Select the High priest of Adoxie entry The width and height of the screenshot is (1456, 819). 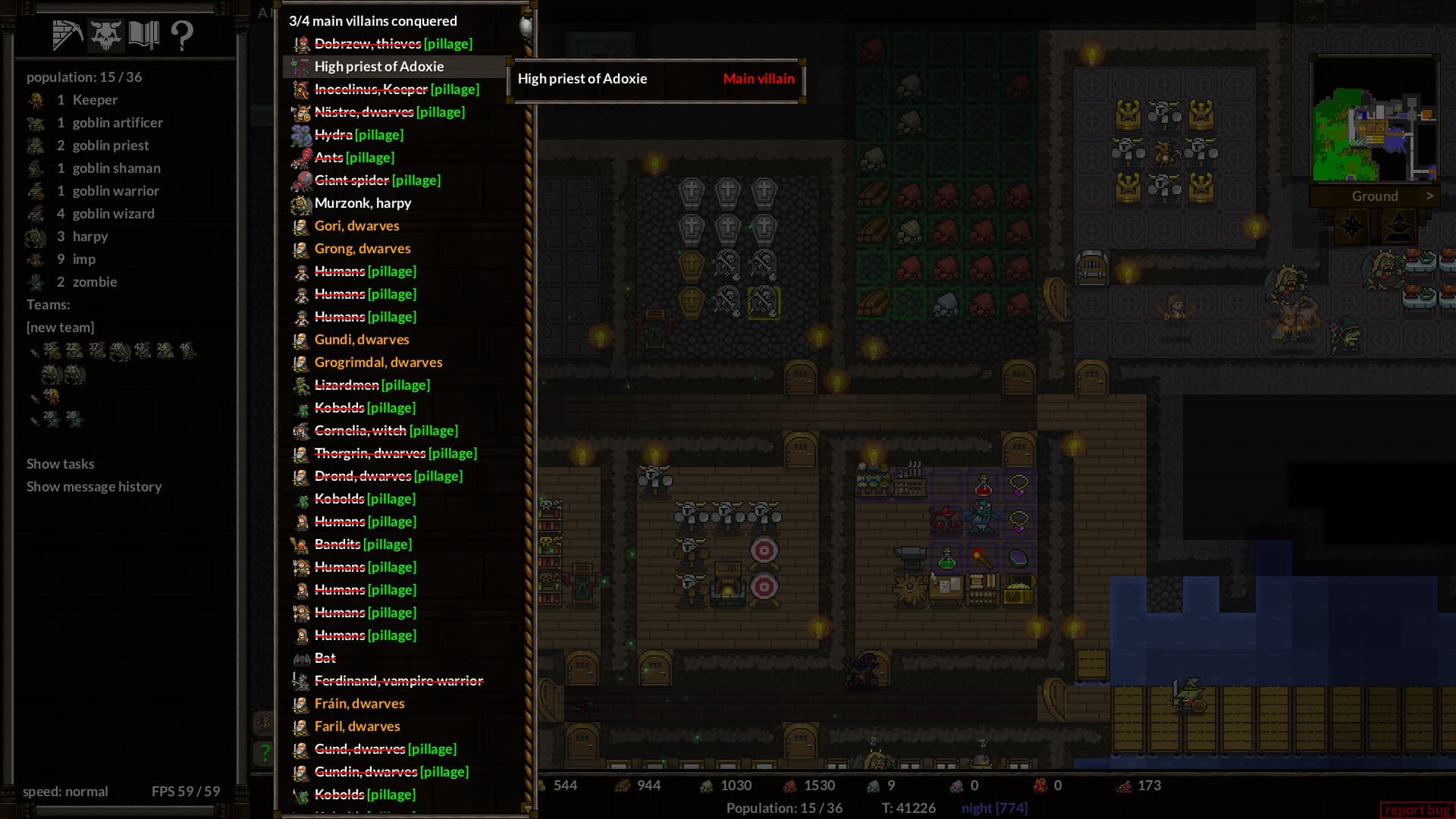pyautogui.click(x=379, y=66)
